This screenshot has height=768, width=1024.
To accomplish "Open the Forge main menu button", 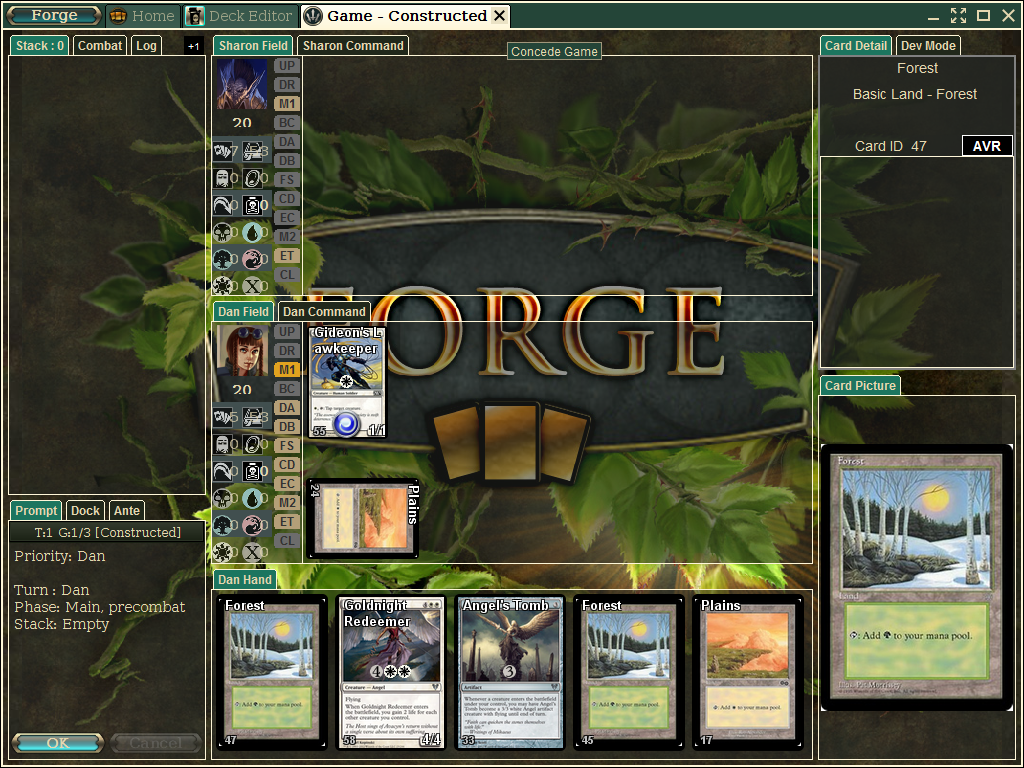I will tap(54, 16).
